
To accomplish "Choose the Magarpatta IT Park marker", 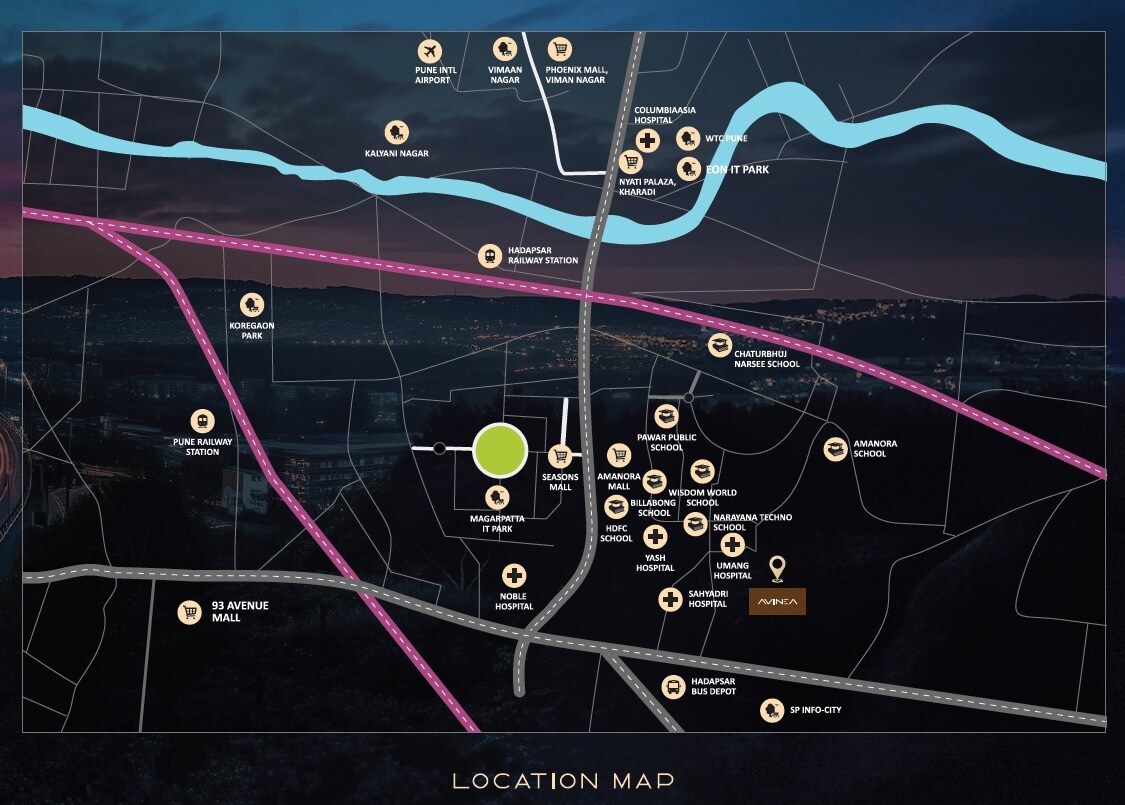I will [496, 497].
